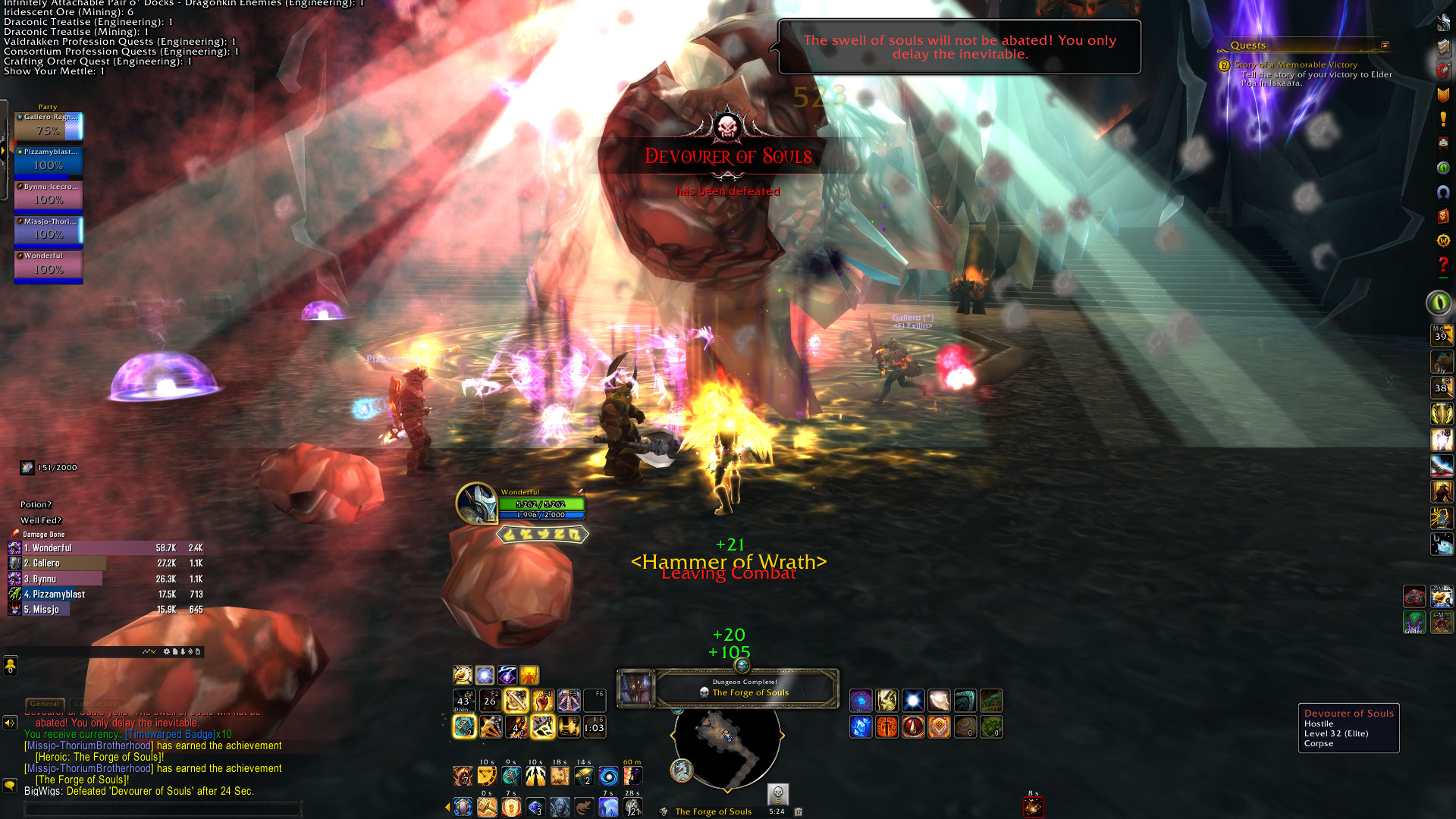Image resolution: width=1456 pixels, height=819 pixels.
Task: Select Gallero's party frame
Action: coord(49,126)
